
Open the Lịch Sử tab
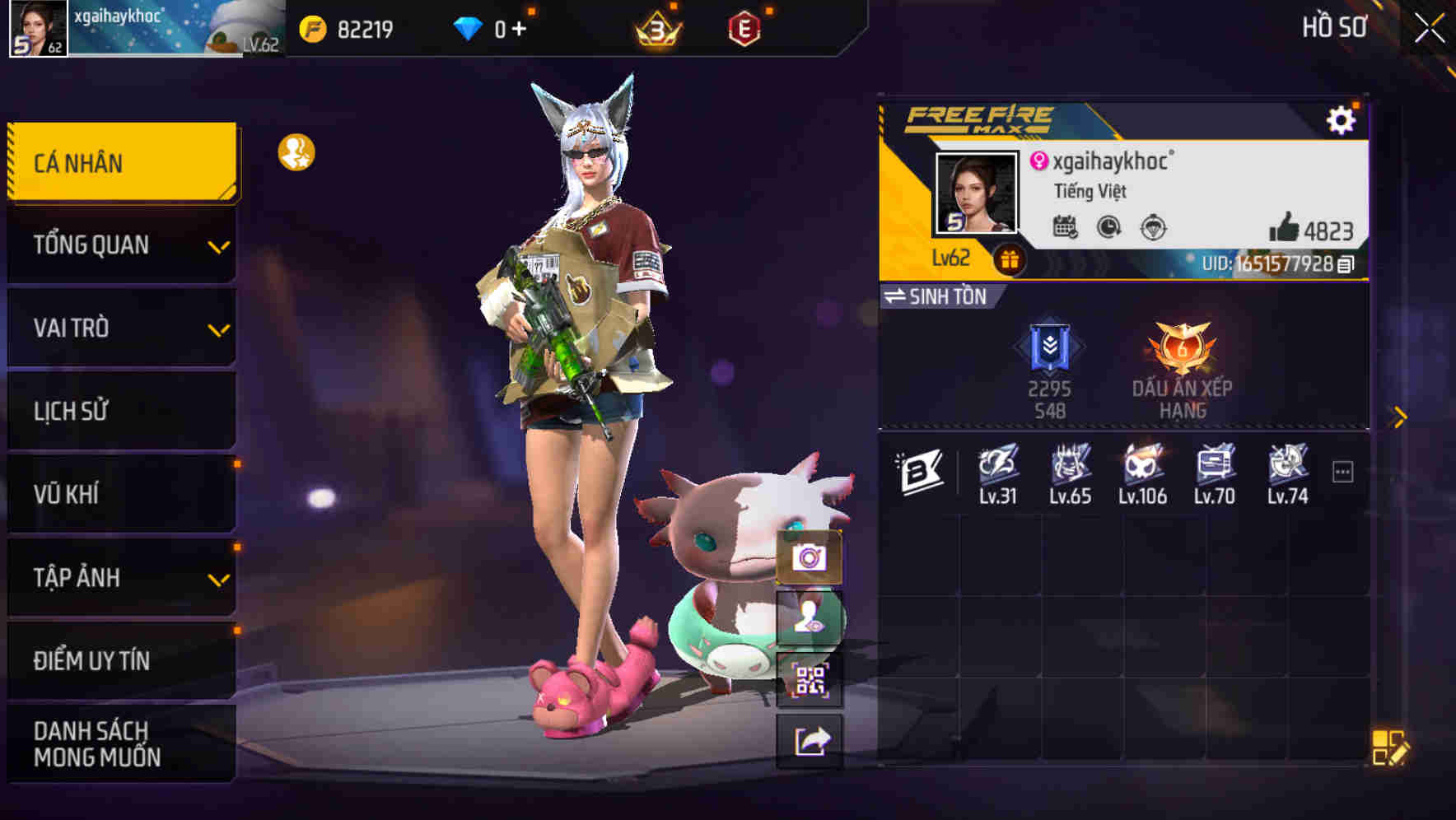click(x=120, y=410)
